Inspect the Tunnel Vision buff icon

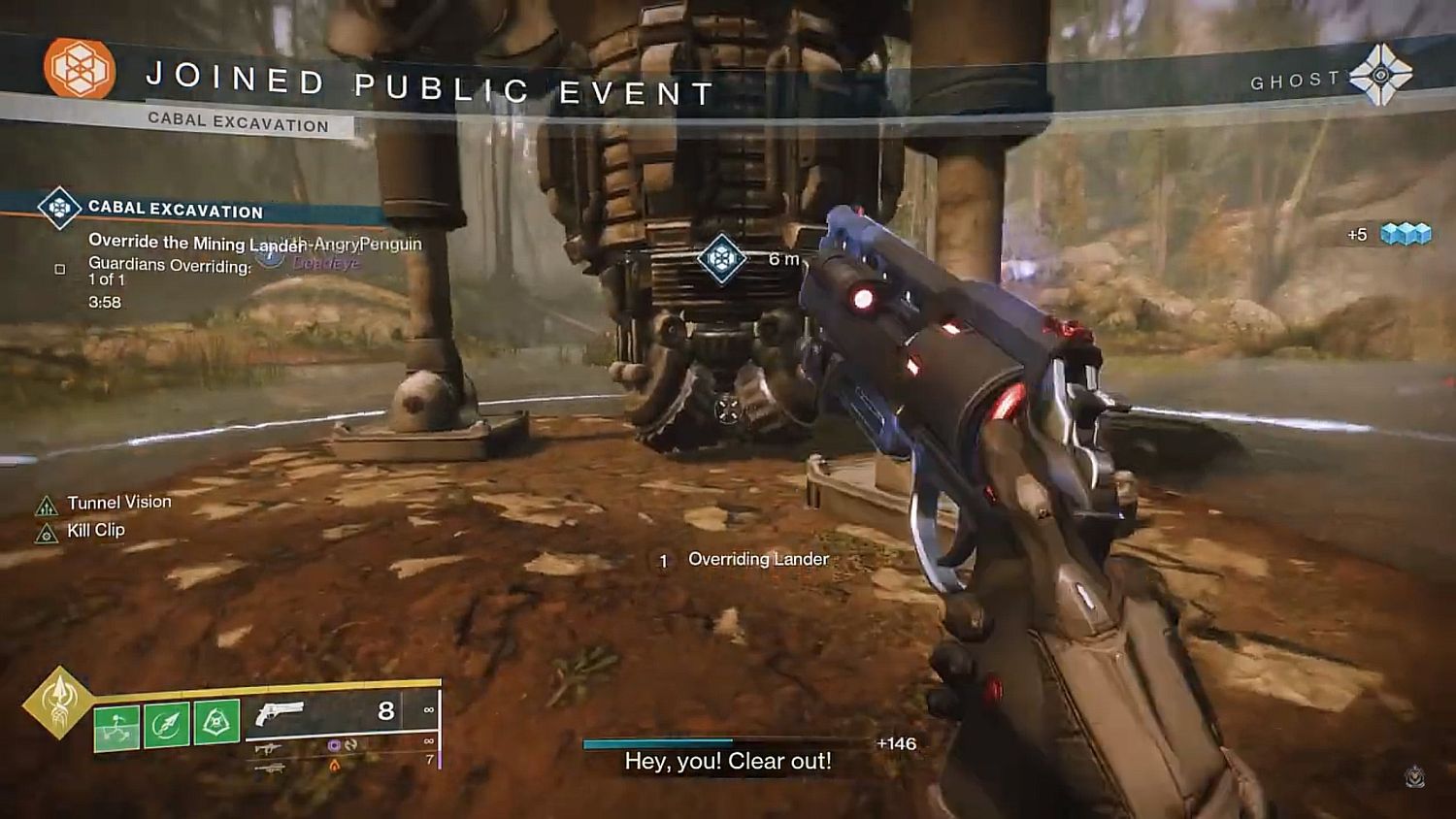[x=47, y=506]
